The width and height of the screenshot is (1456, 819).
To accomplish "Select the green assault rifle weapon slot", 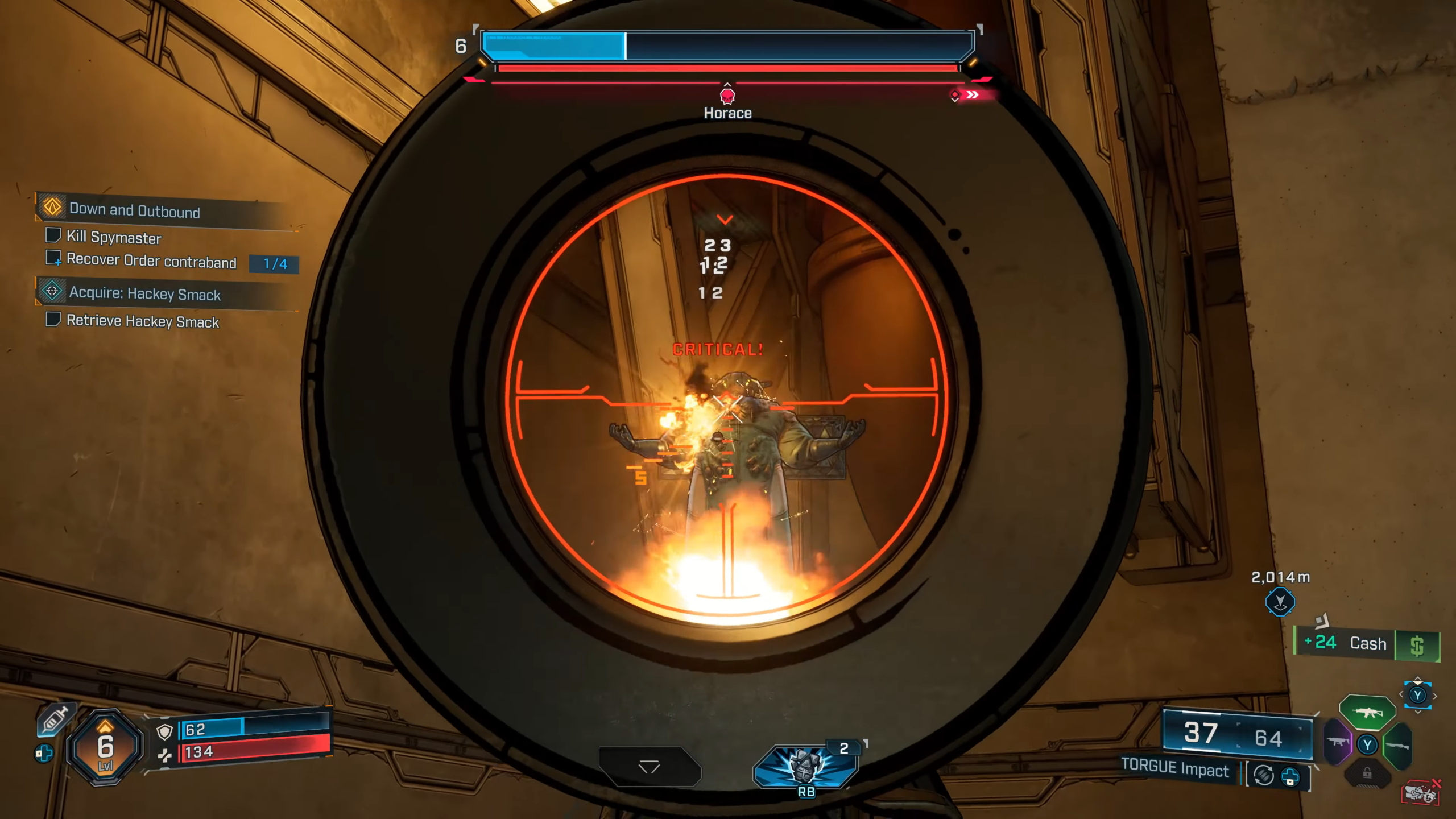I will coord(1367,712).
